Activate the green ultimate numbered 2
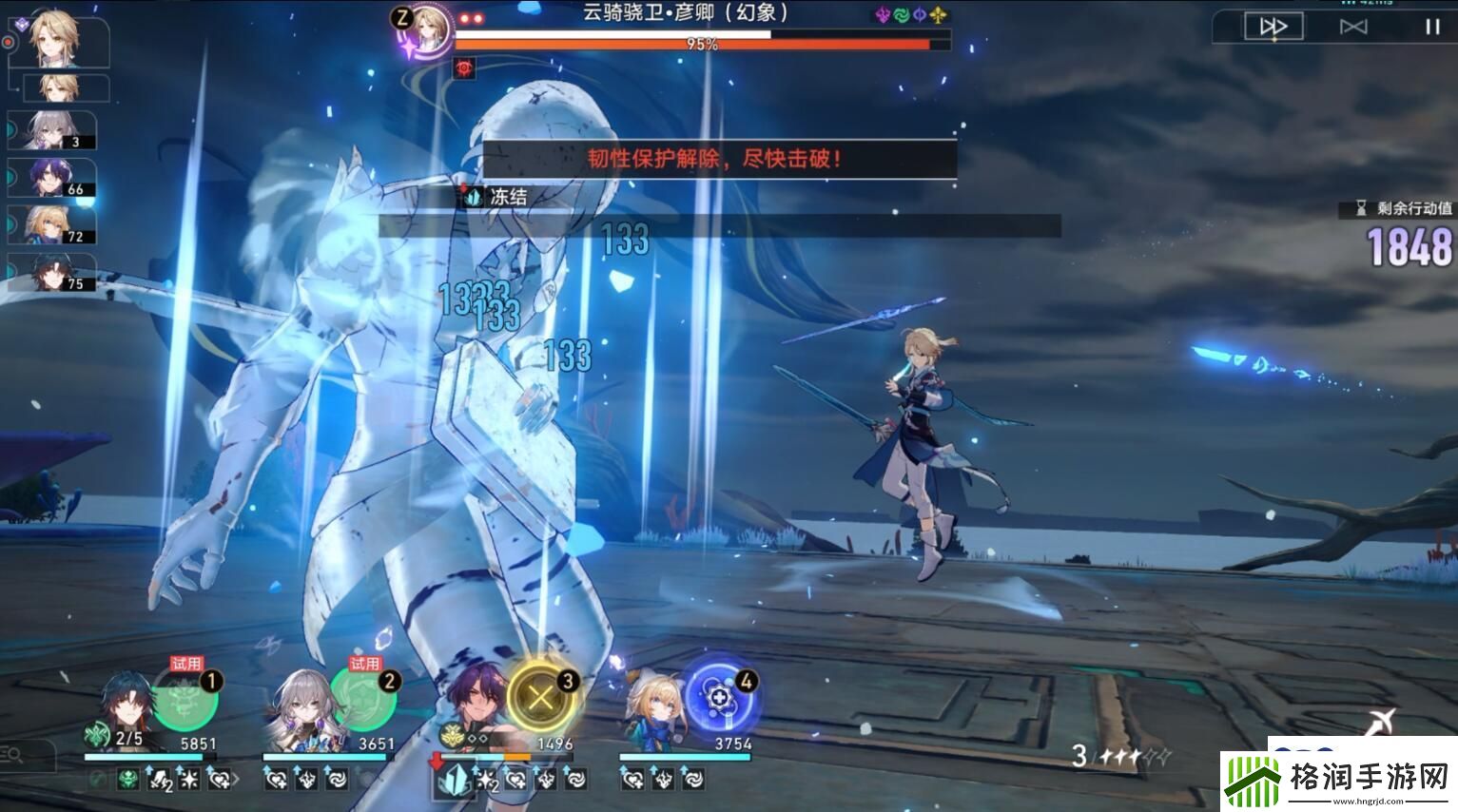 click(x=363, y=701)
